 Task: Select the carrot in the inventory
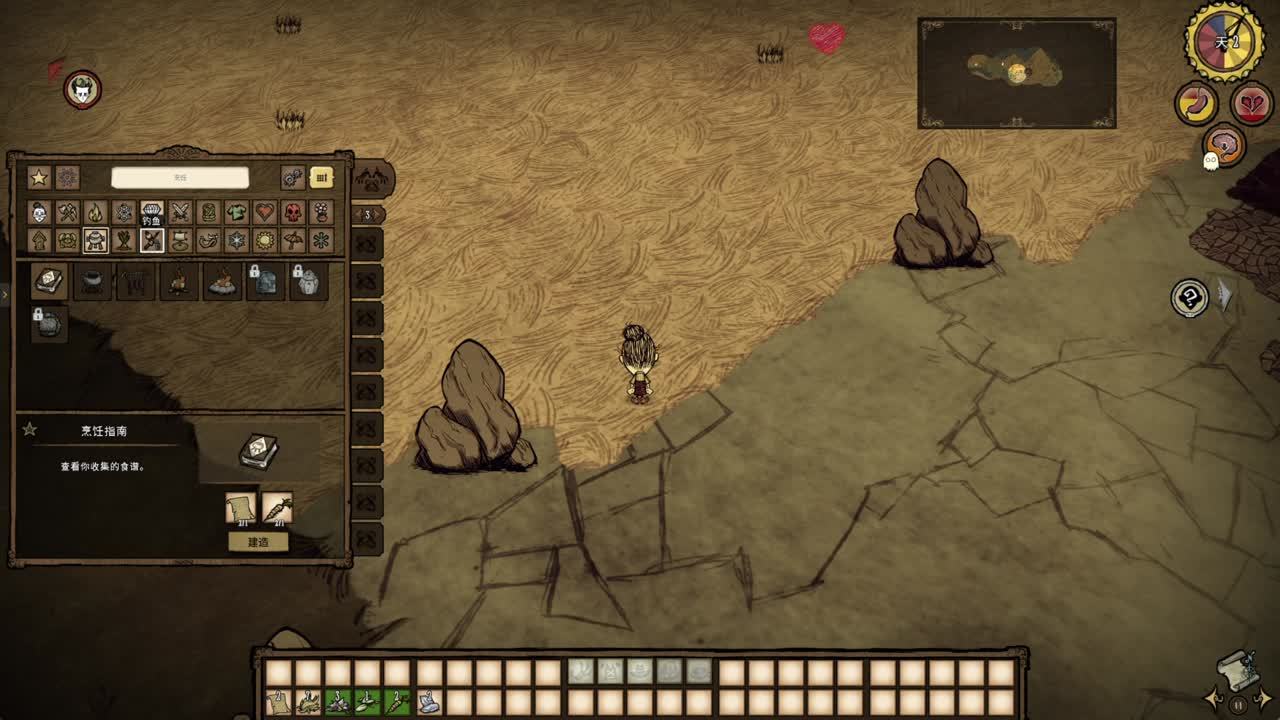pos(397,702)
